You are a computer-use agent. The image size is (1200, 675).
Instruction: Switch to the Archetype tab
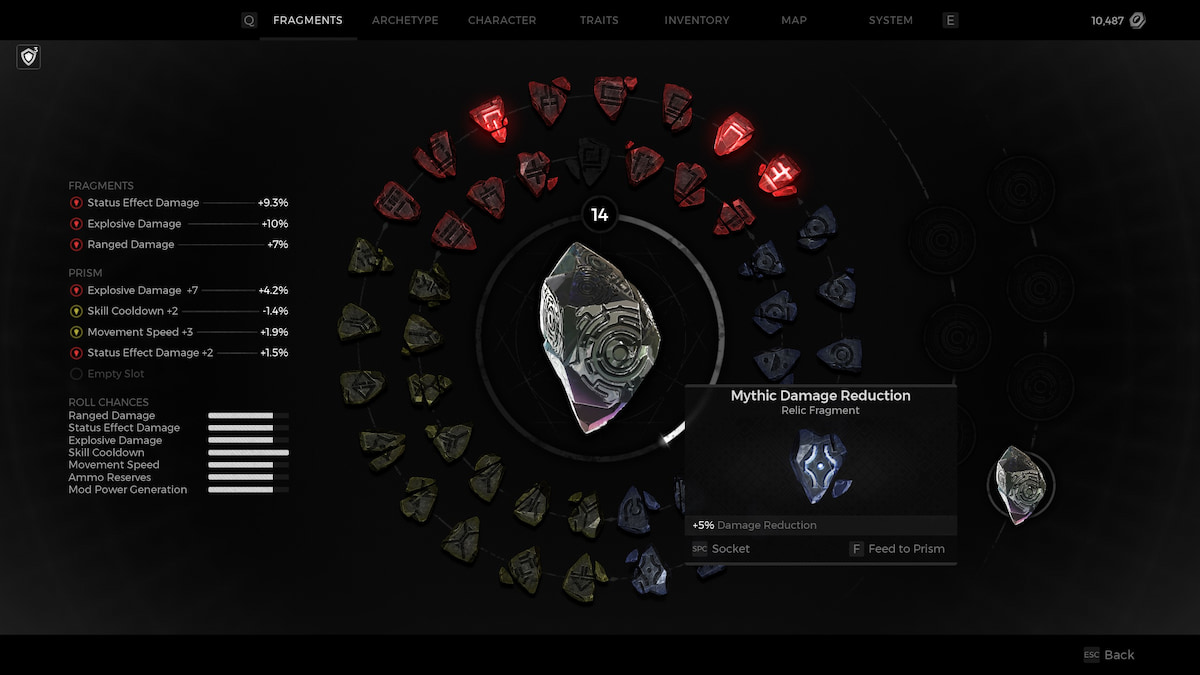[405, 20]
